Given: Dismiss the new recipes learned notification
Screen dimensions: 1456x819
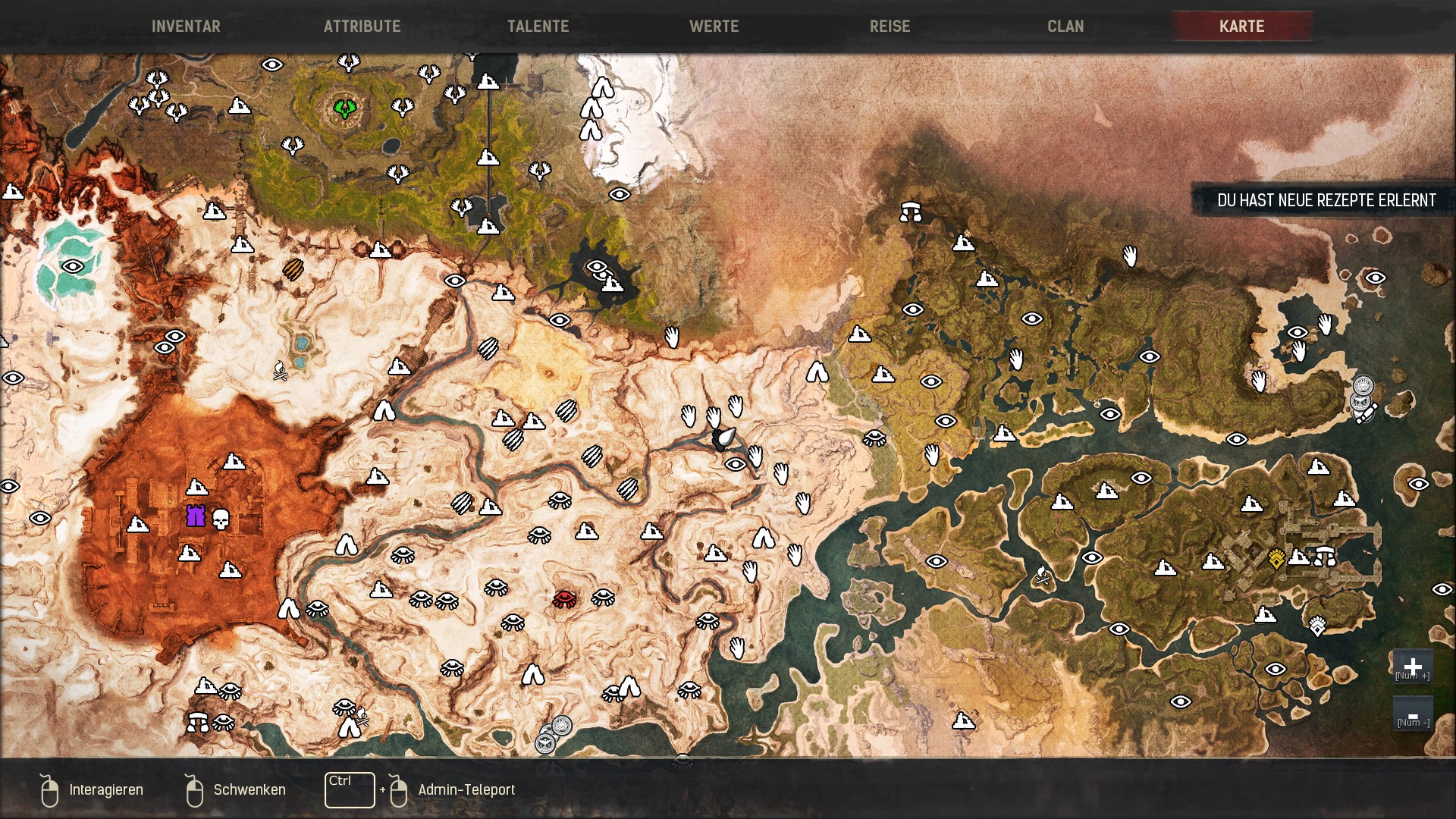Looking at the screenshot, I should tap(1326, 200).
